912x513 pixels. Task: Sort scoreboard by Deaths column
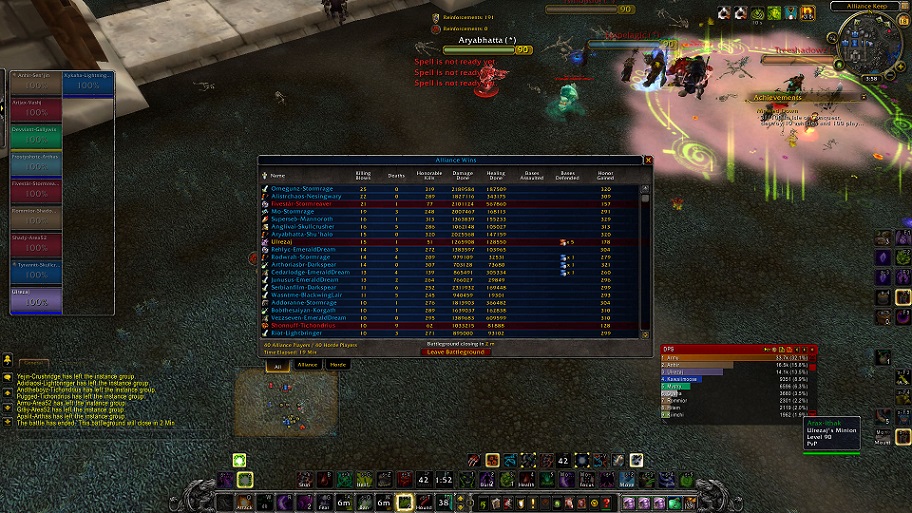click(397, 177)
